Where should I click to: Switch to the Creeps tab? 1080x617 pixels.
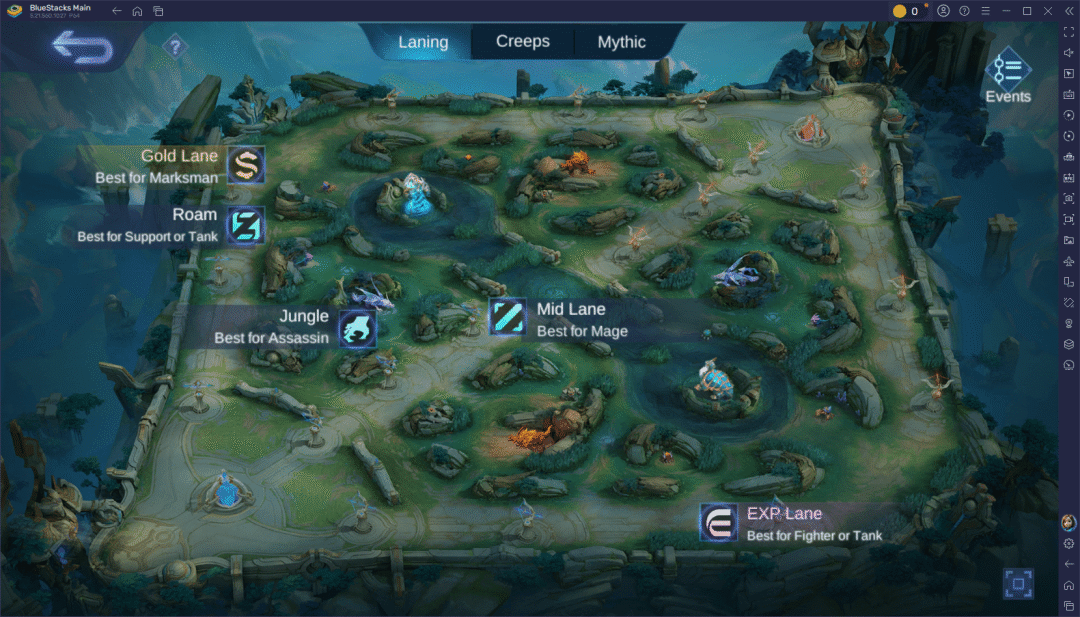point(523,42)
